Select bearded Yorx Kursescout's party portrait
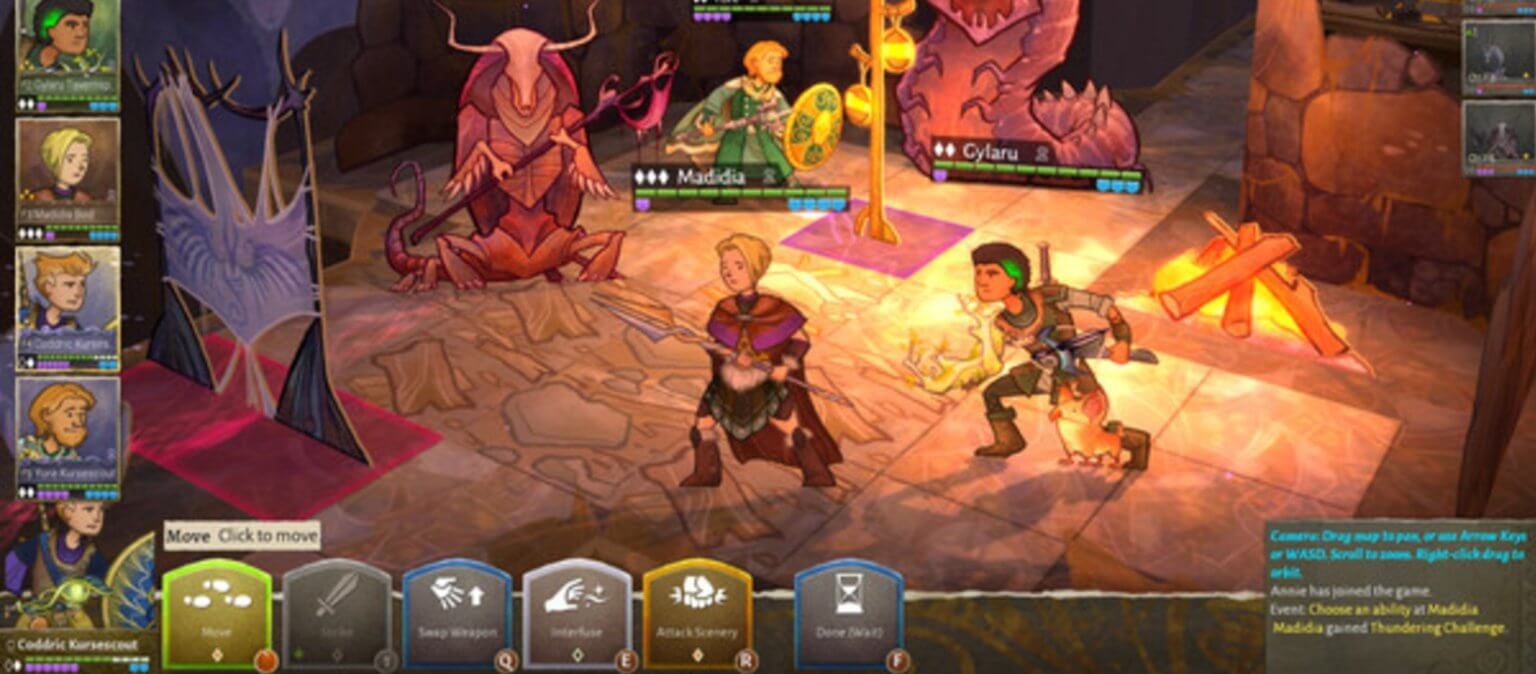1536x674 pixels. [67, 430]
